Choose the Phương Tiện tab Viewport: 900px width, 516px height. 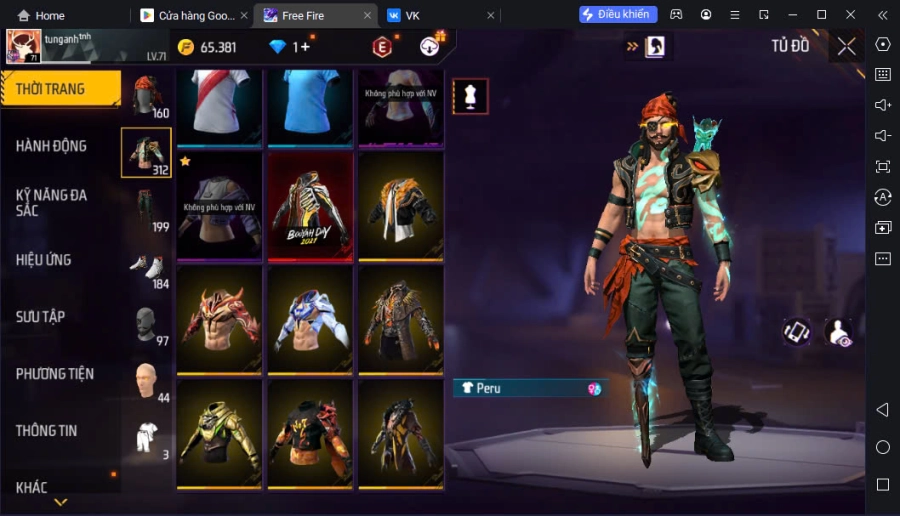click(x=55, y=374)
